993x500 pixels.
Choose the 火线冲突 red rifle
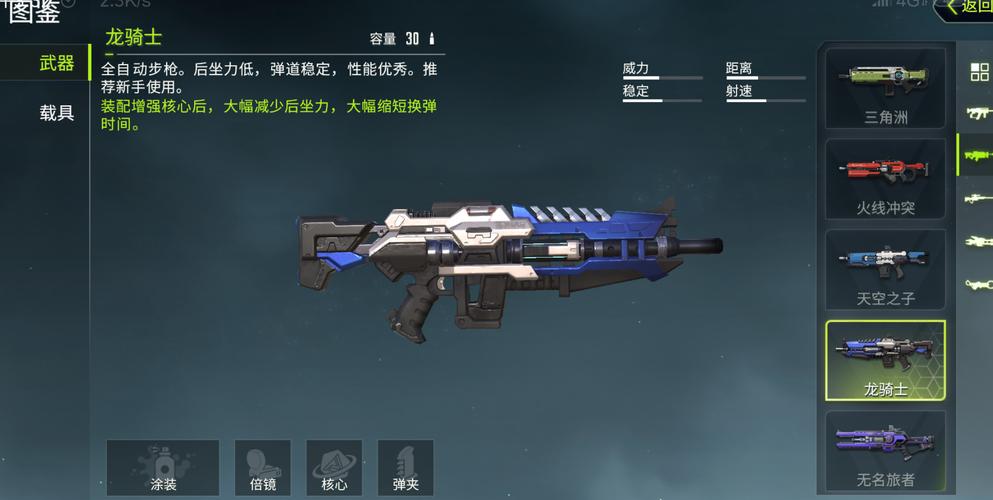click(885, 179)
